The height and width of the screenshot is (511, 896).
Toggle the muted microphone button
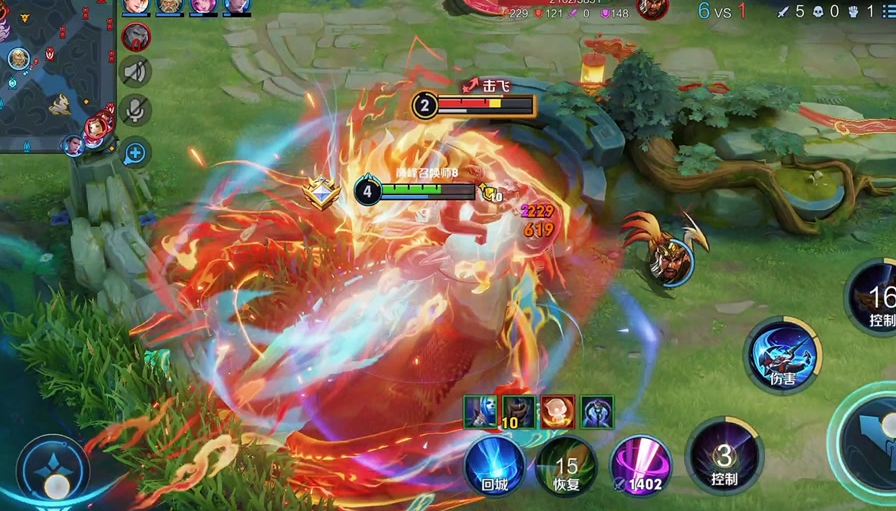coord(136,110)
